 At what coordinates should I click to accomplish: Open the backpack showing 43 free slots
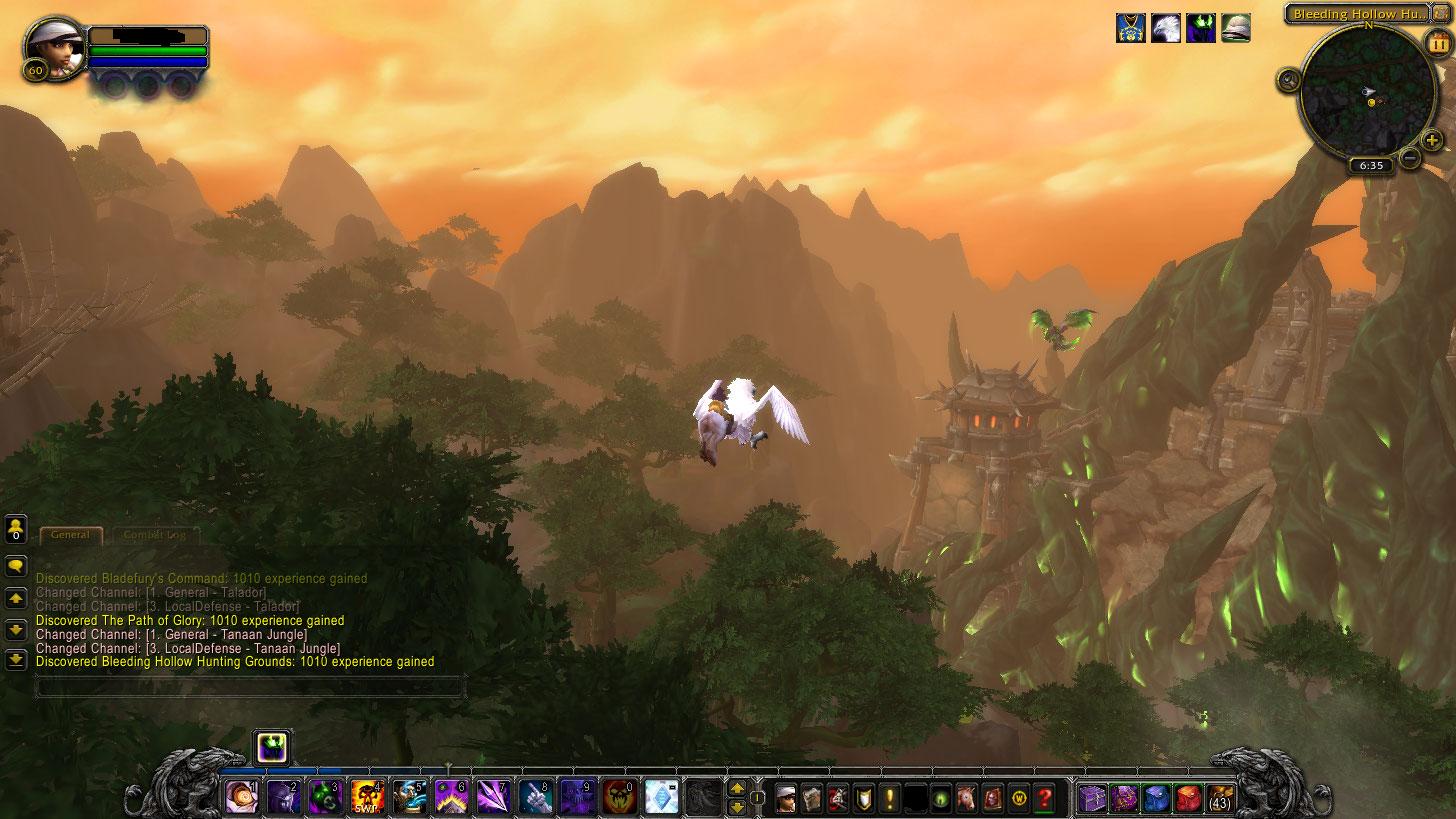coord(1220,798)
